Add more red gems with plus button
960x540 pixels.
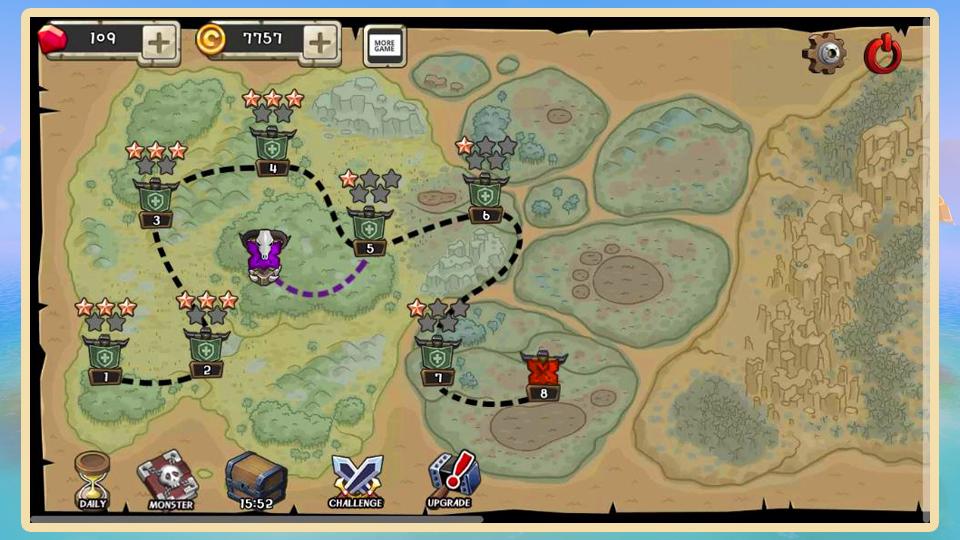[x=159, y=42]
